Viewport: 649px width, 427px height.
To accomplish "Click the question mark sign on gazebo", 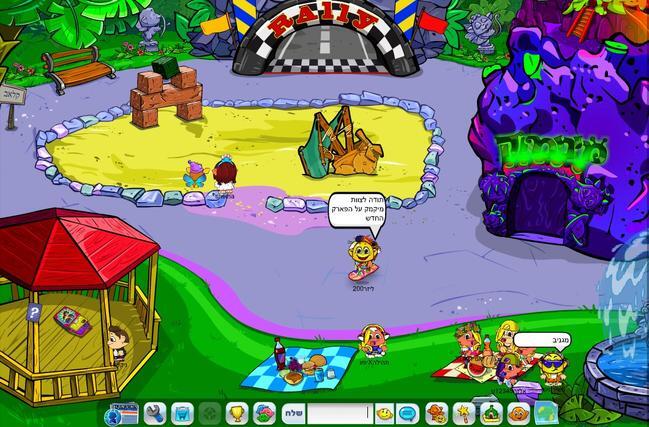I will (x=34, y=313).
